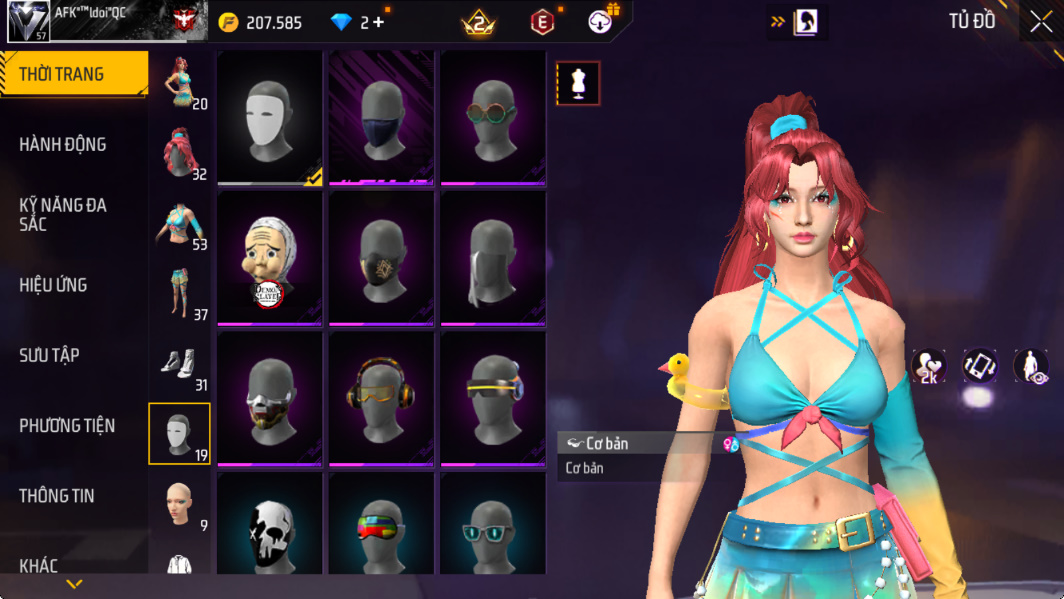Screen dimensions: 1064x599
Task: Show the shoes subcategory with 31 items
Action: [x=180, y=364]
